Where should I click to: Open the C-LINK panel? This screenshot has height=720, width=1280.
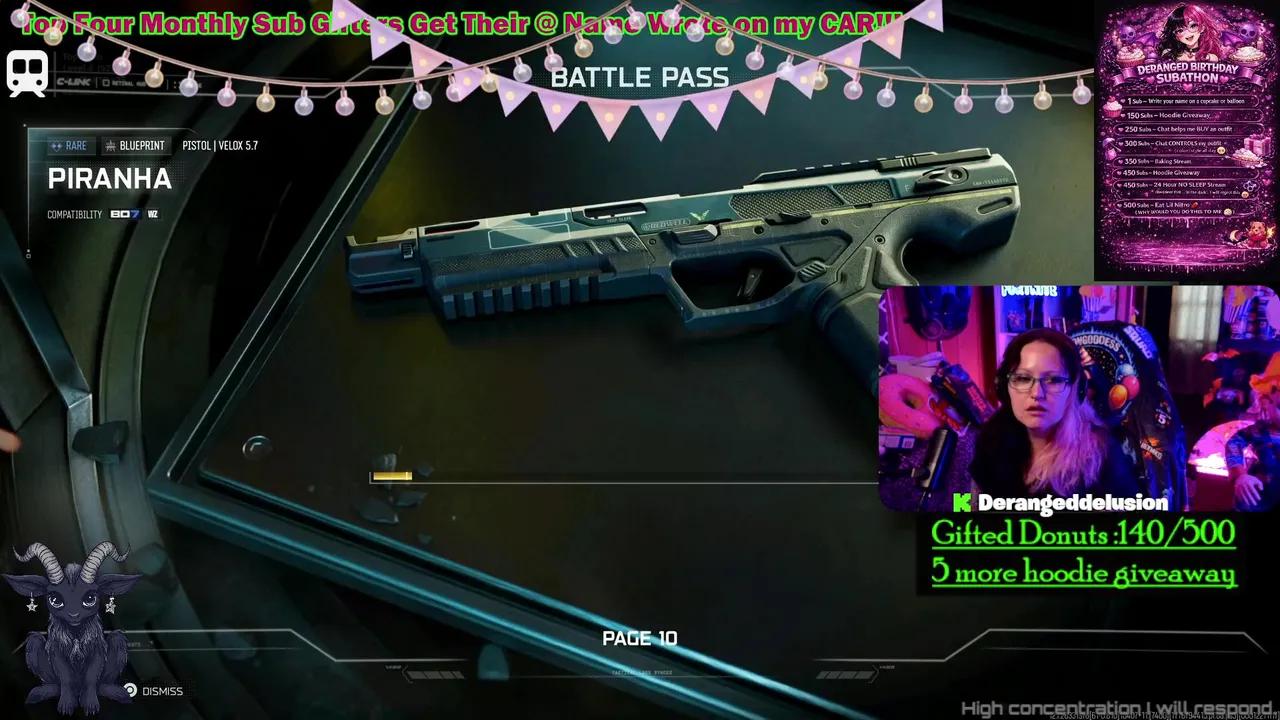tap(74, 82)
